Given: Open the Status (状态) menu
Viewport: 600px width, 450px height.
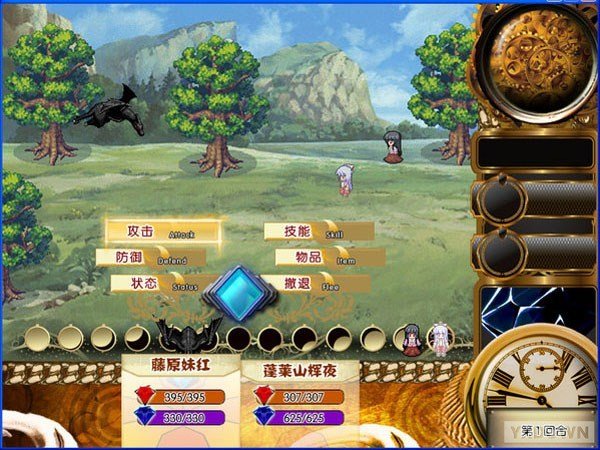Looking at the screenshot, I should 162,284.
